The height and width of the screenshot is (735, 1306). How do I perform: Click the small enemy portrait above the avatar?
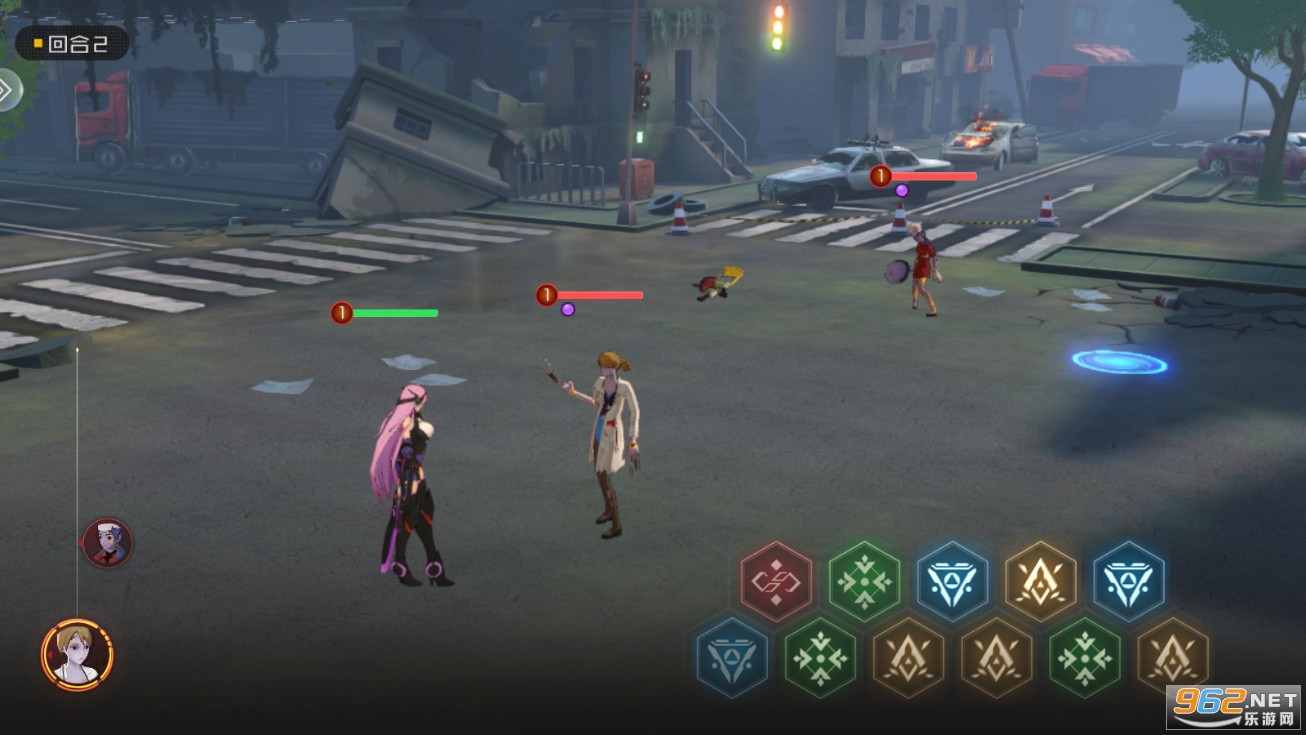point(106,543)
